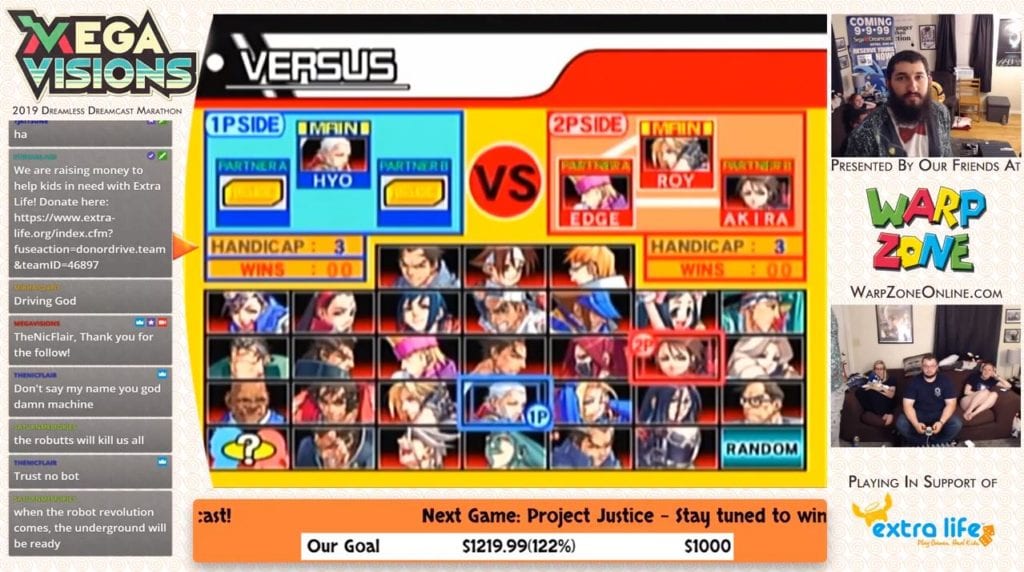The image size is (1024, 572).
Task: Choose the pink-beanie character tile in the grid
Action: pyautogui.click(x=418, y=357)
